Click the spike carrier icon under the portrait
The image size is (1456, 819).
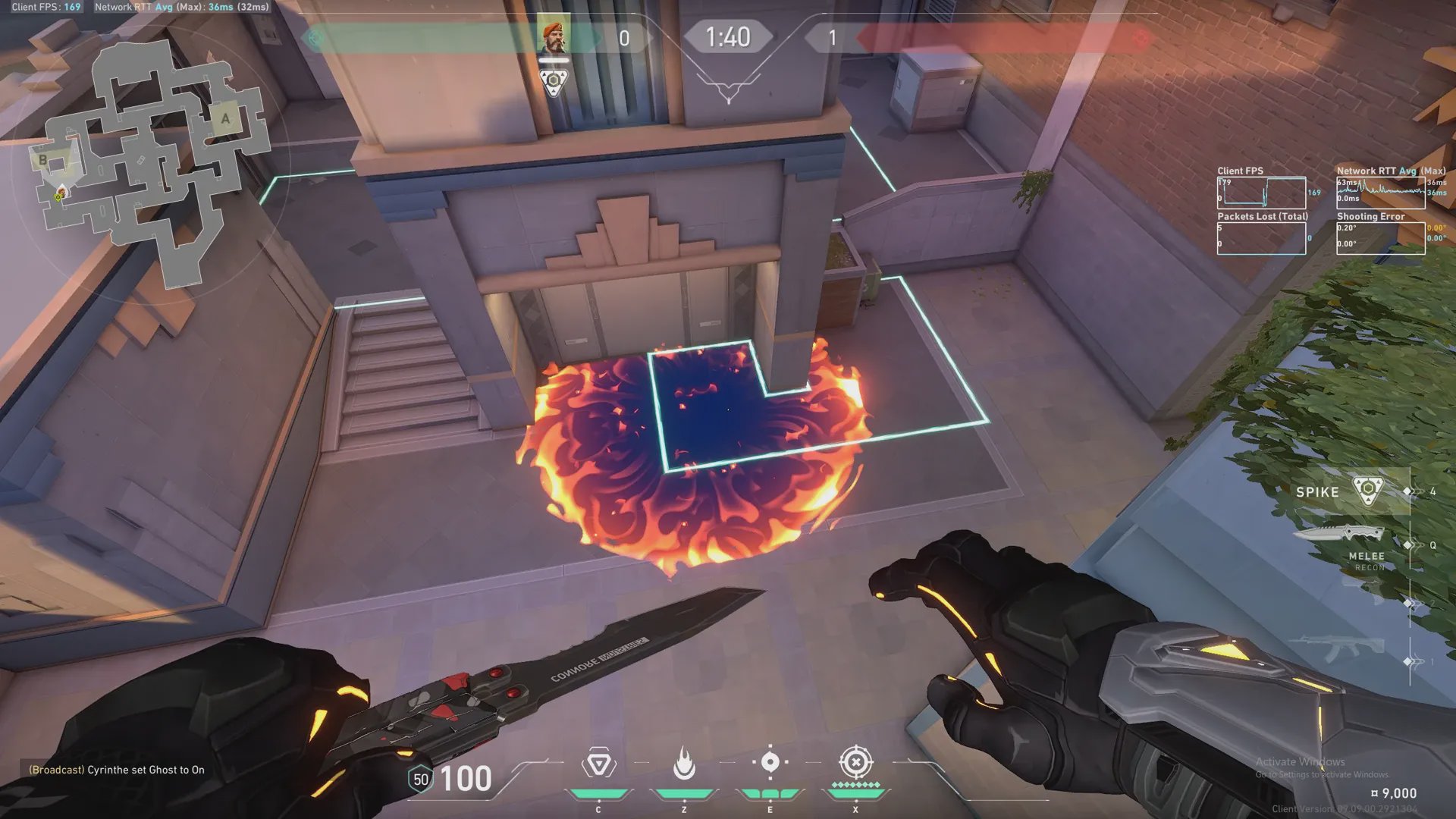click(554, 82)
